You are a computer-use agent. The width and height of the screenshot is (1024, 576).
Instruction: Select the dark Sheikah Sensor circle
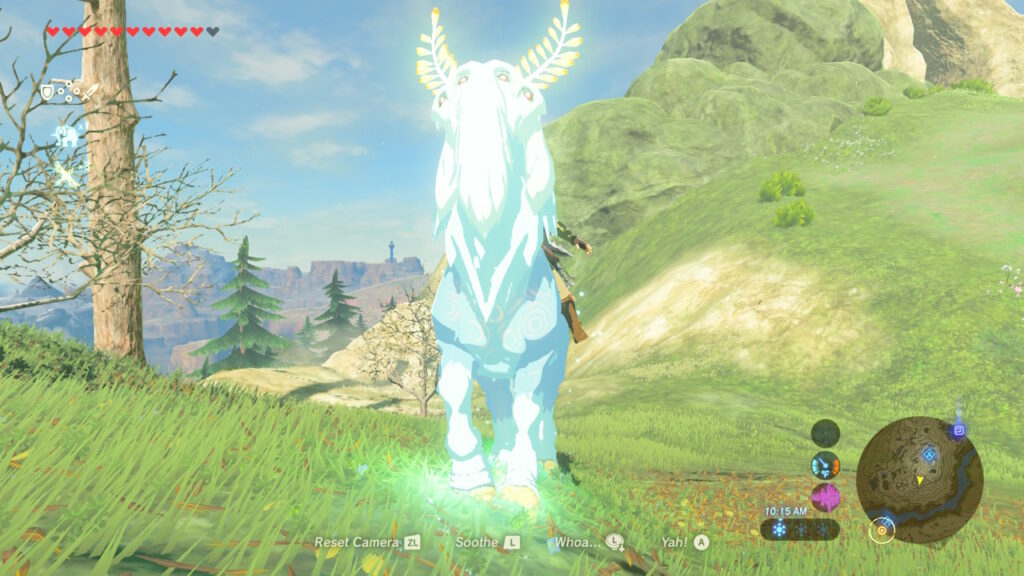click(x=825, y=433)
